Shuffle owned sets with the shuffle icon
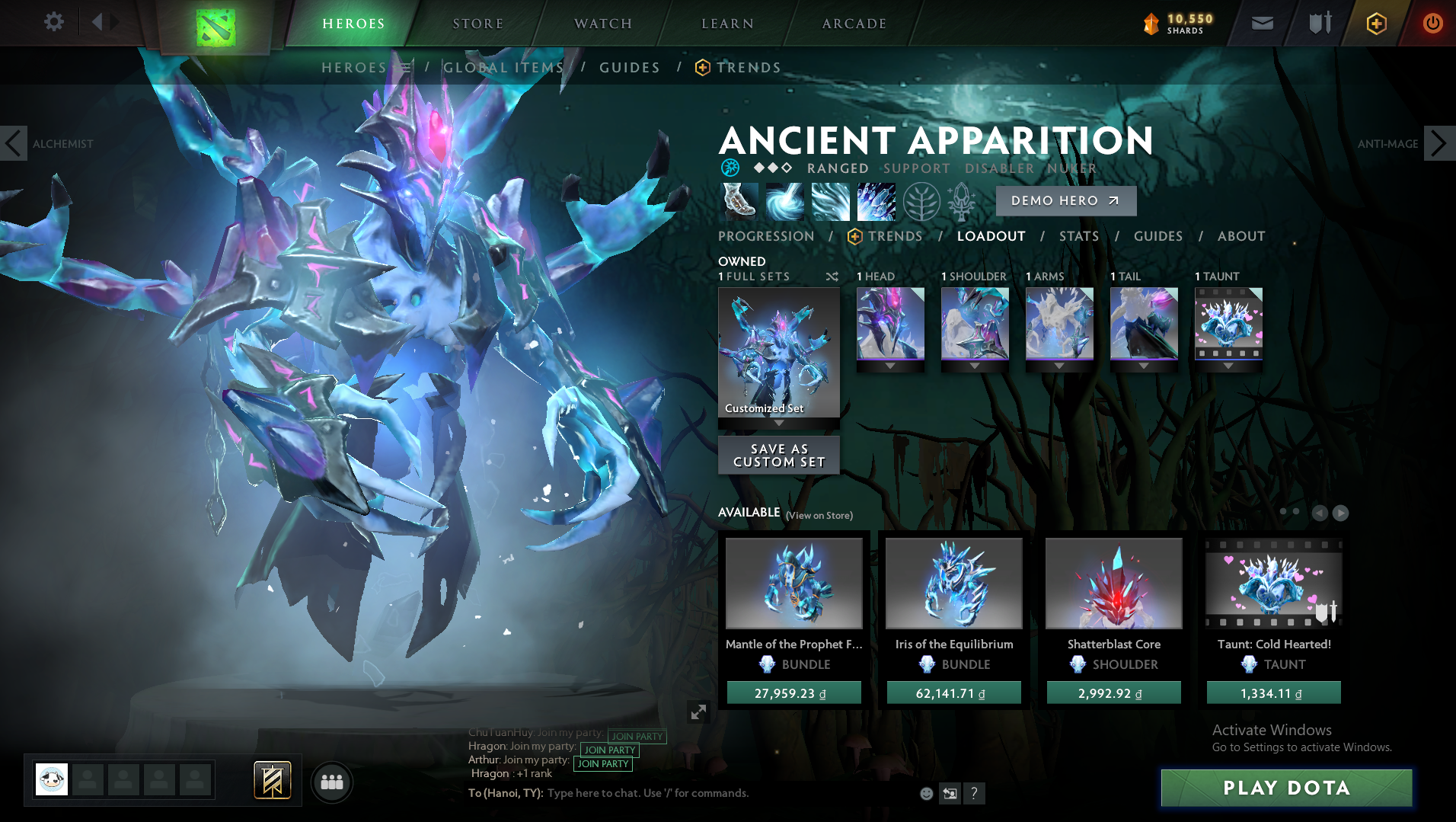Screen dimensions: 1456x822 (832, 277)
